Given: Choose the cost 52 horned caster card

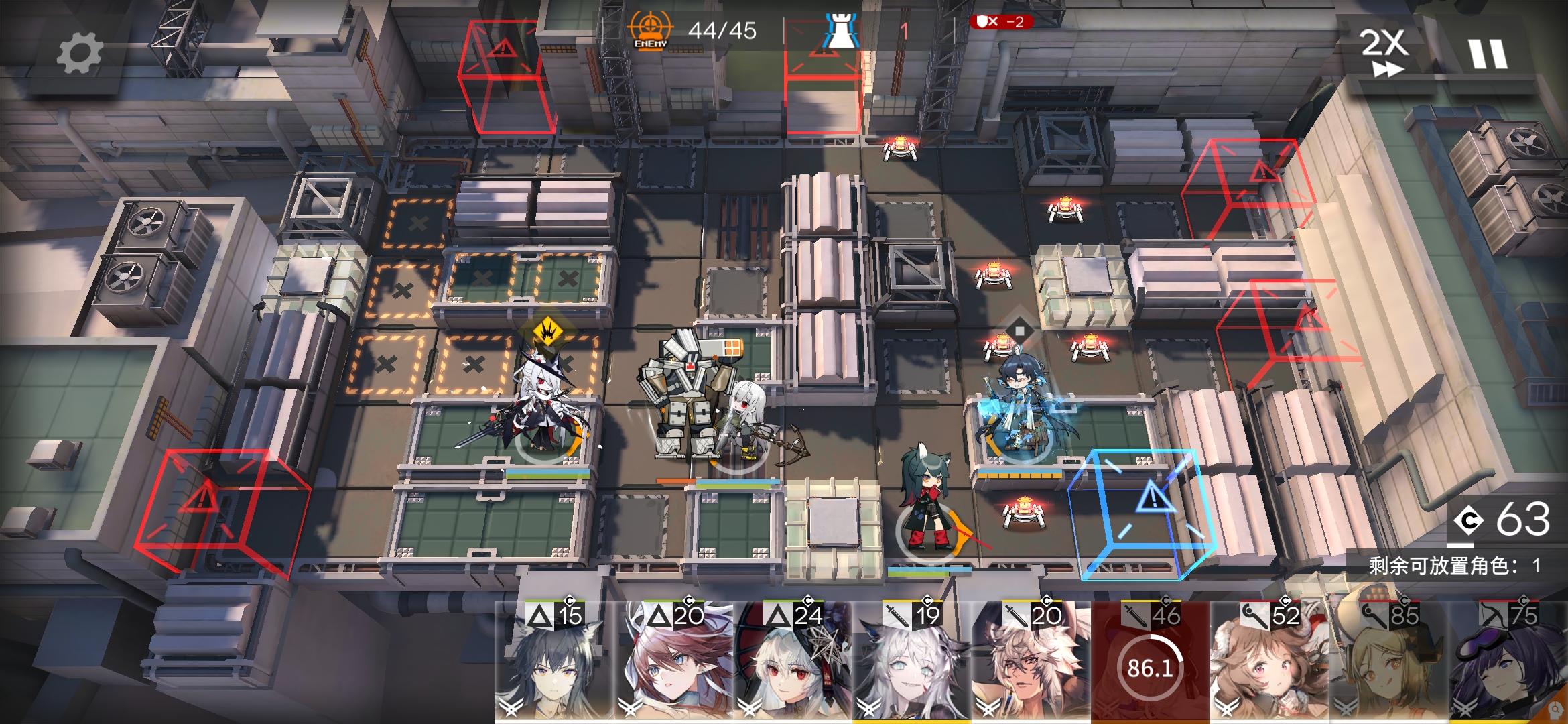Looking at the screenshot, I should 1269,662.
